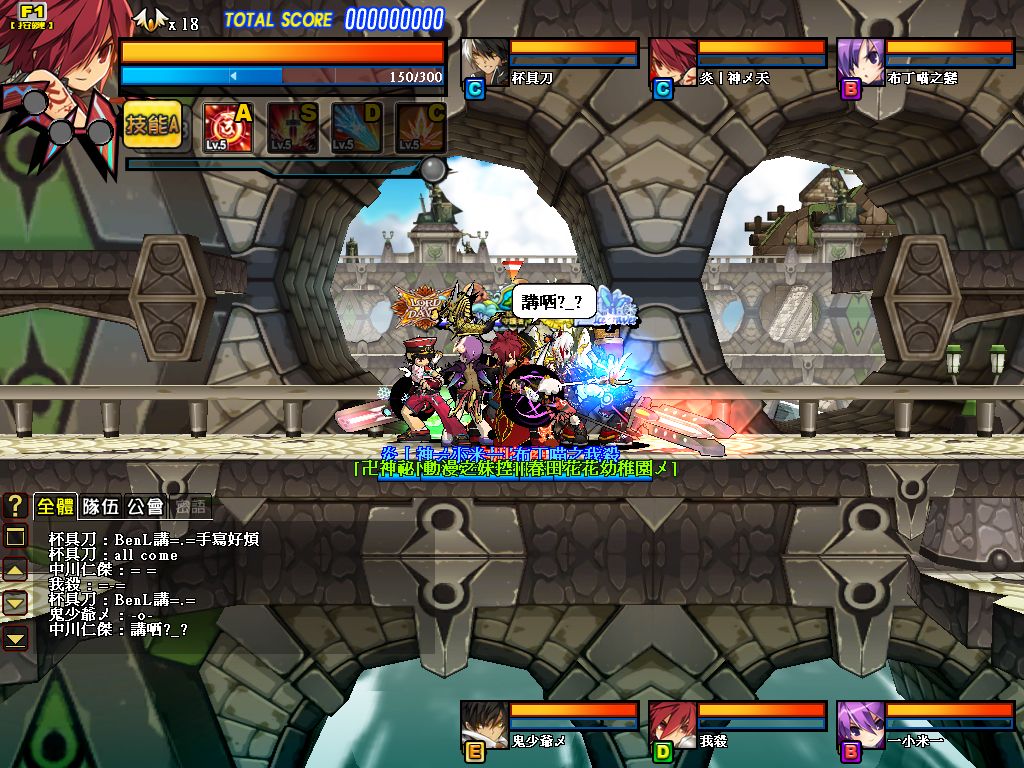
Task: Select the 公會 guild chat tab
Action: point(145,507)
